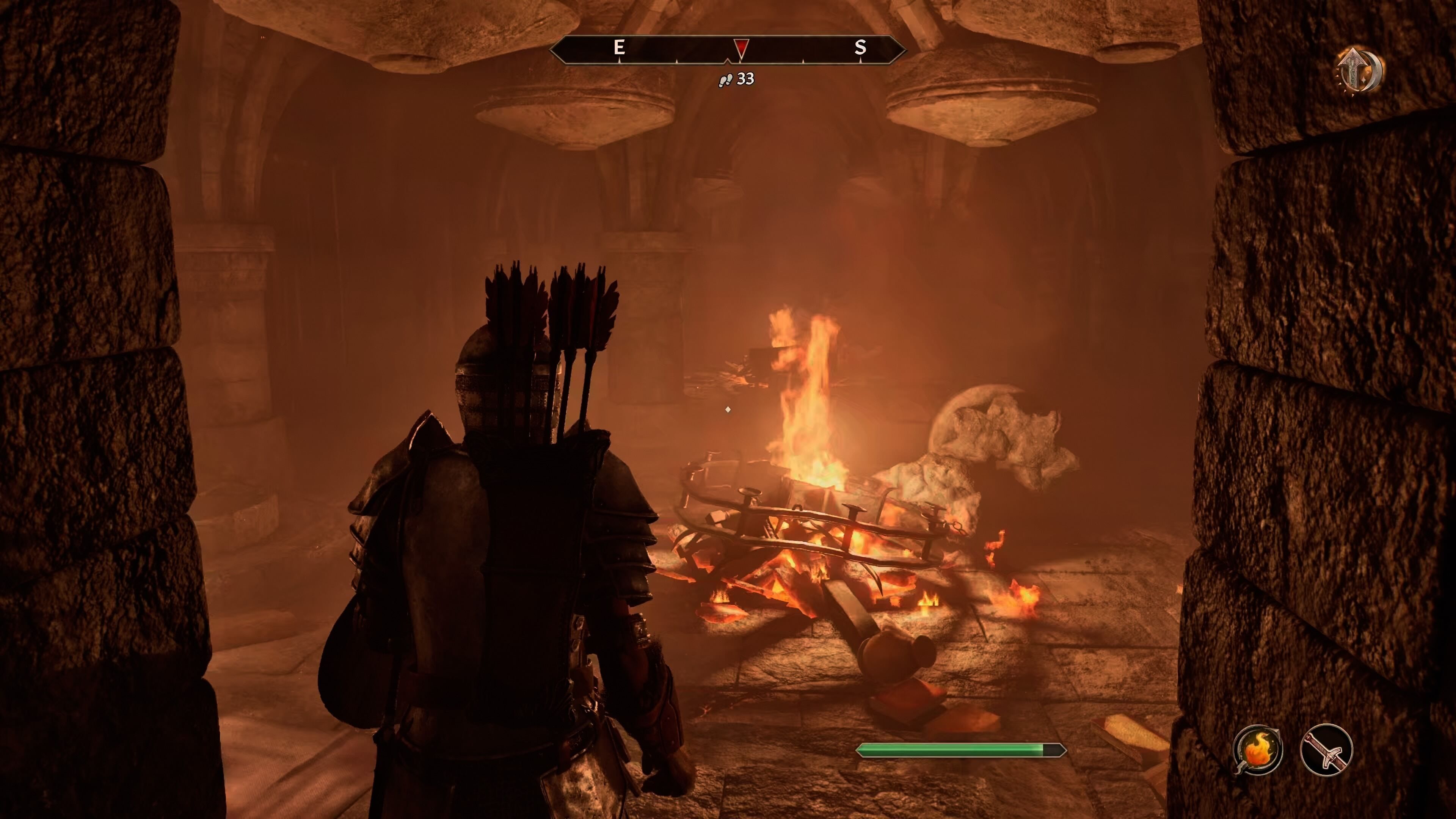Click the red quest marker on the compass
Screen dimensions: 1456x819
tap(741, 48)
